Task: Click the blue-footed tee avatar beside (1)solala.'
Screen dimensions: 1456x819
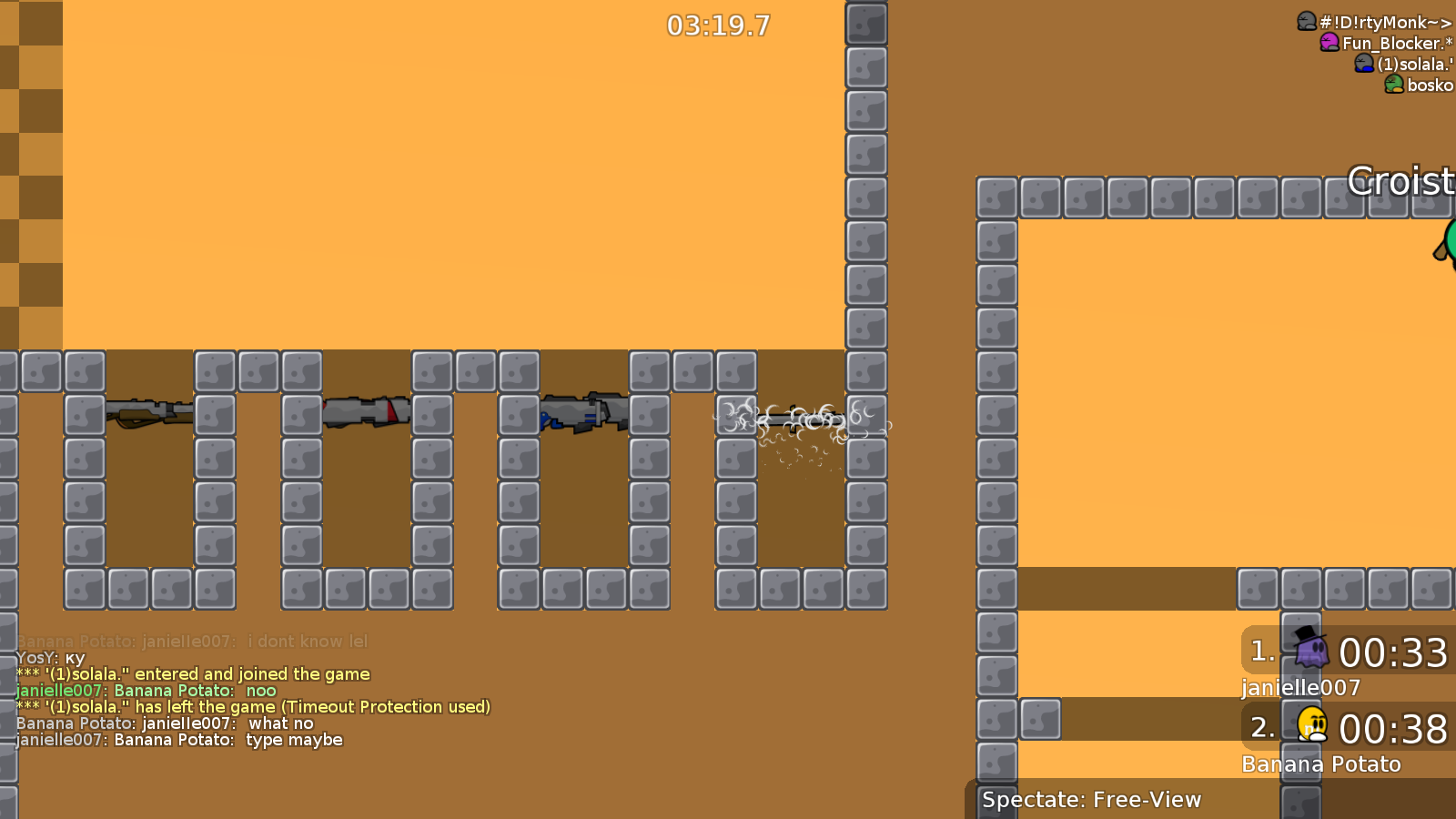Action: tap(1362, 63)
